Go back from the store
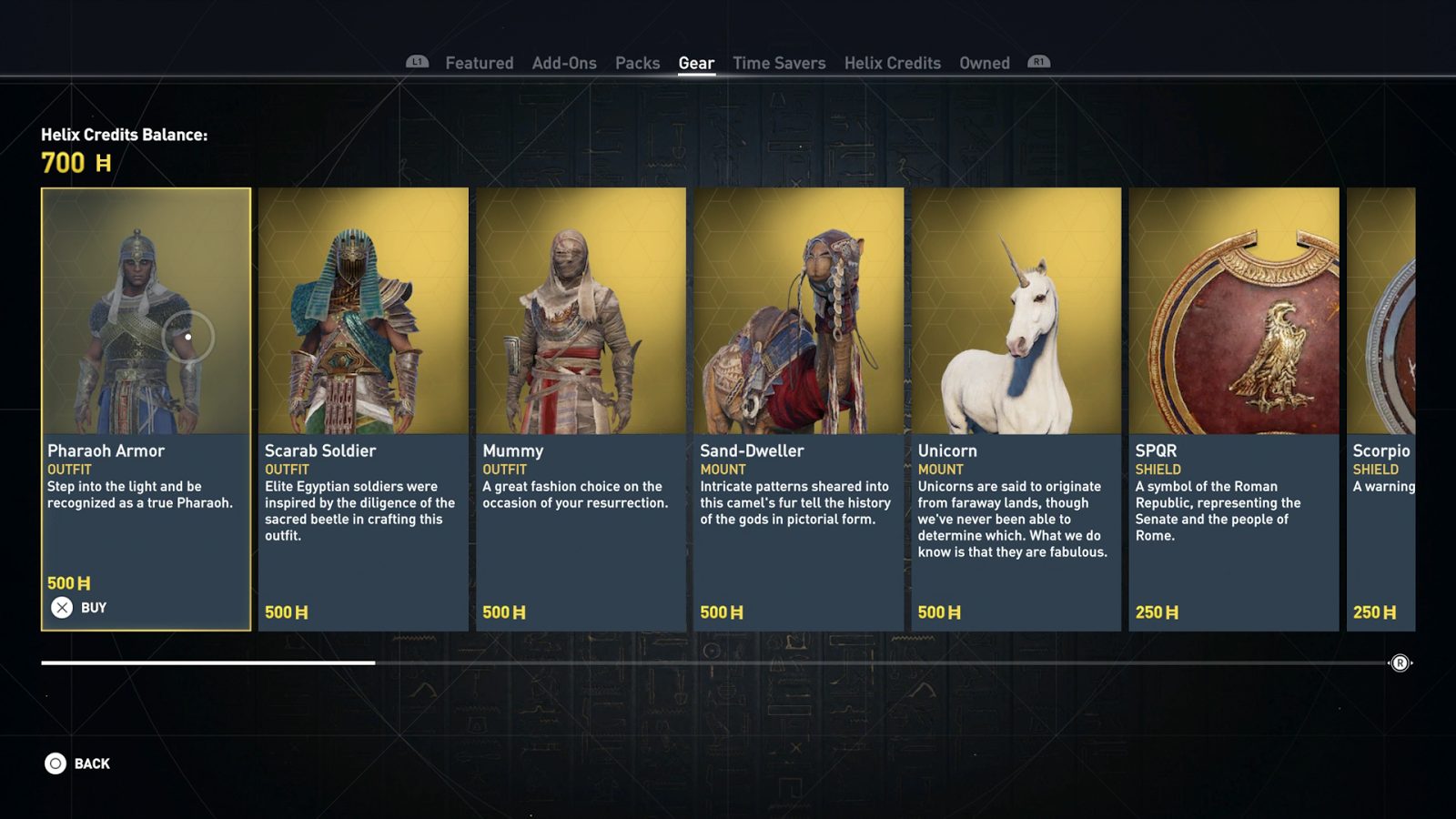 tap(78, 763)
